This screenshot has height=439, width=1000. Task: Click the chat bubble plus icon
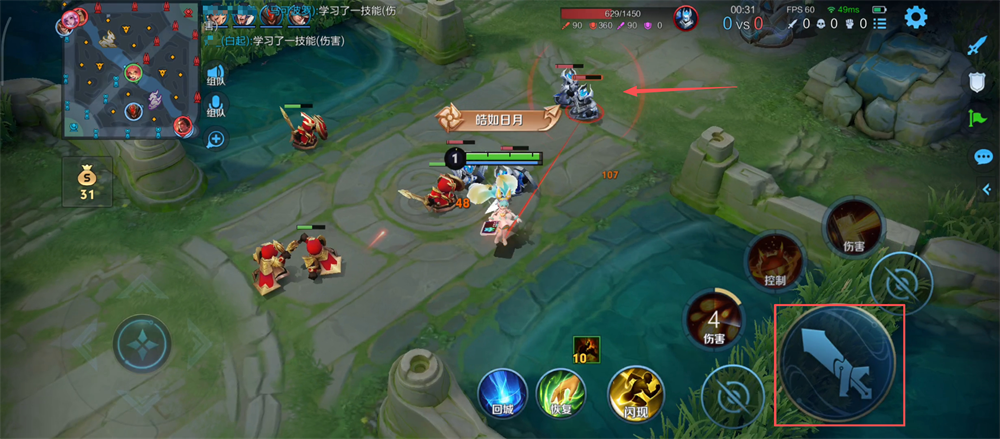pyautogui.click(x=215, y=139)
